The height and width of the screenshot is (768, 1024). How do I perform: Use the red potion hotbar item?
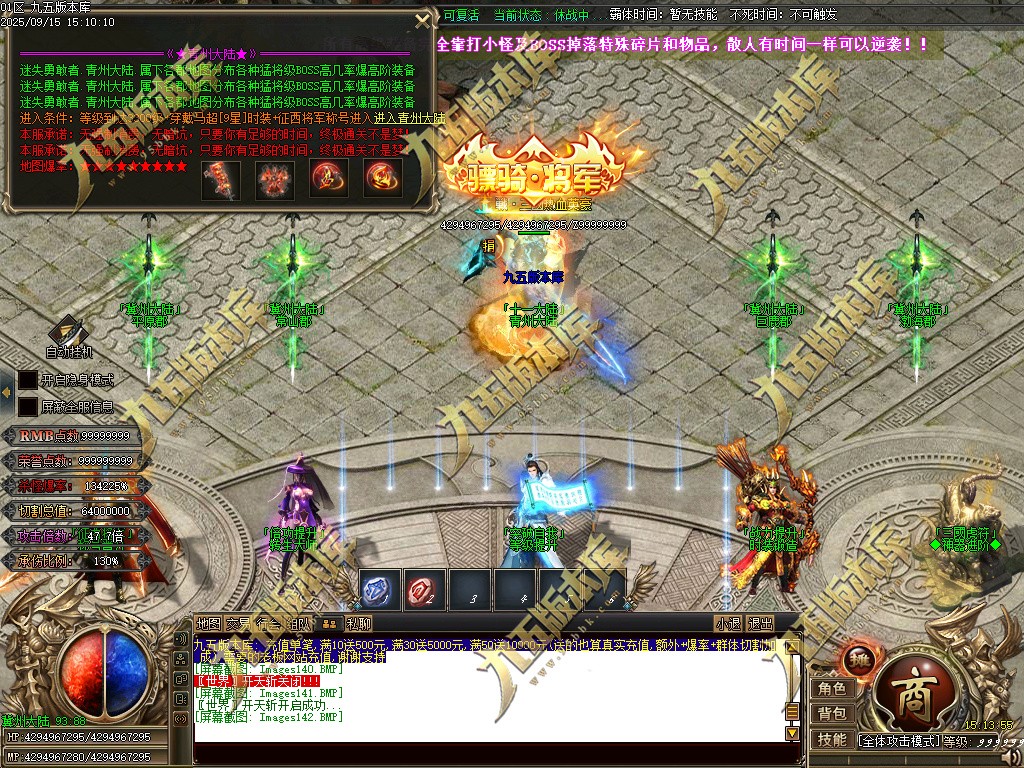click(424, 591)
